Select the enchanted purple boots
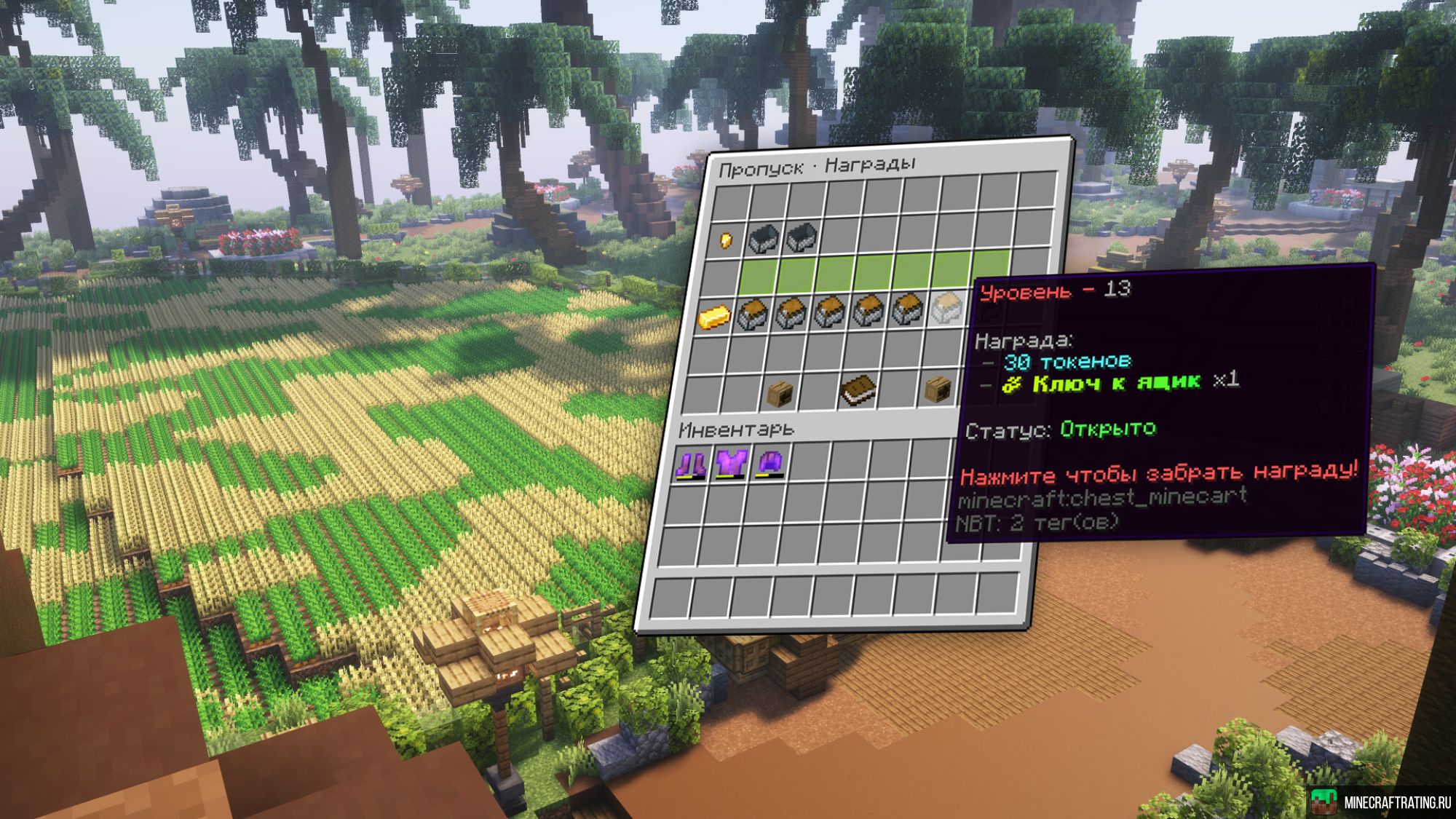The width and height of the screenshot is (1456, 819). [x=690, y=464]
